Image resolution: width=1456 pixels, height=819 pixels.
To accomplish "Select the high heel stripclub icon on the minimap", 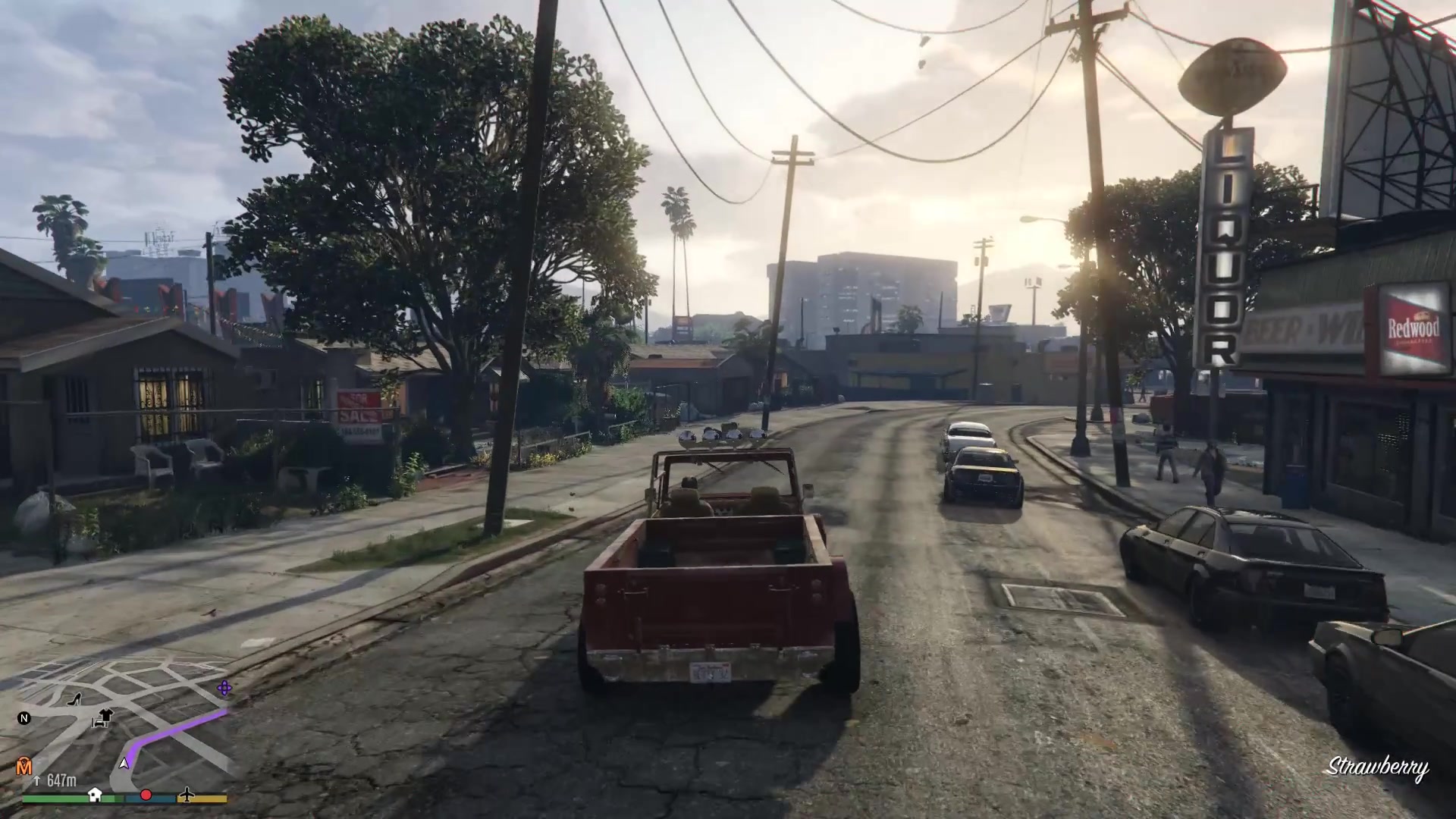I will 74,700.
